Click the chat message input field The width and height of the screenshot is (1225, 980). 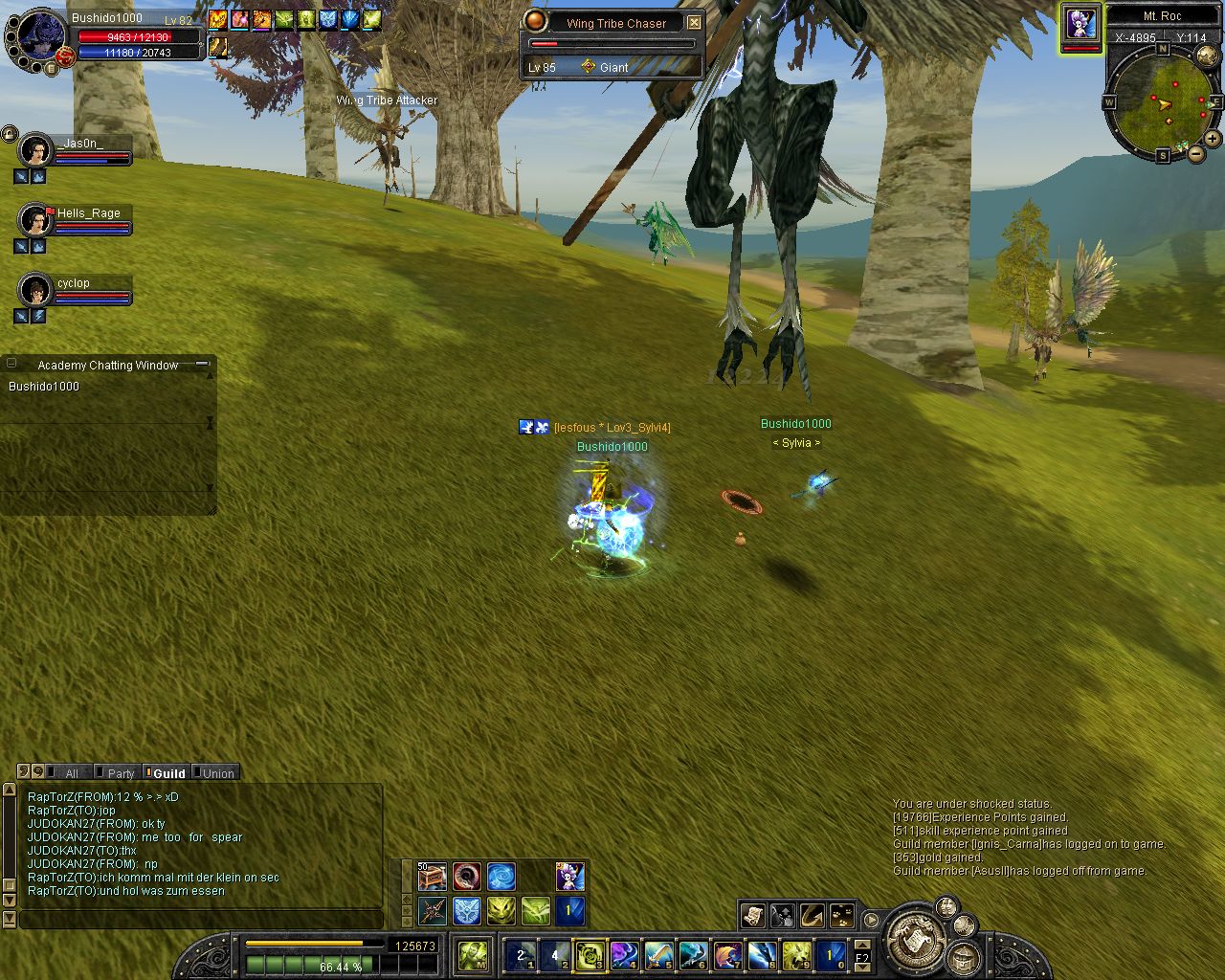(x=201, y=920)
